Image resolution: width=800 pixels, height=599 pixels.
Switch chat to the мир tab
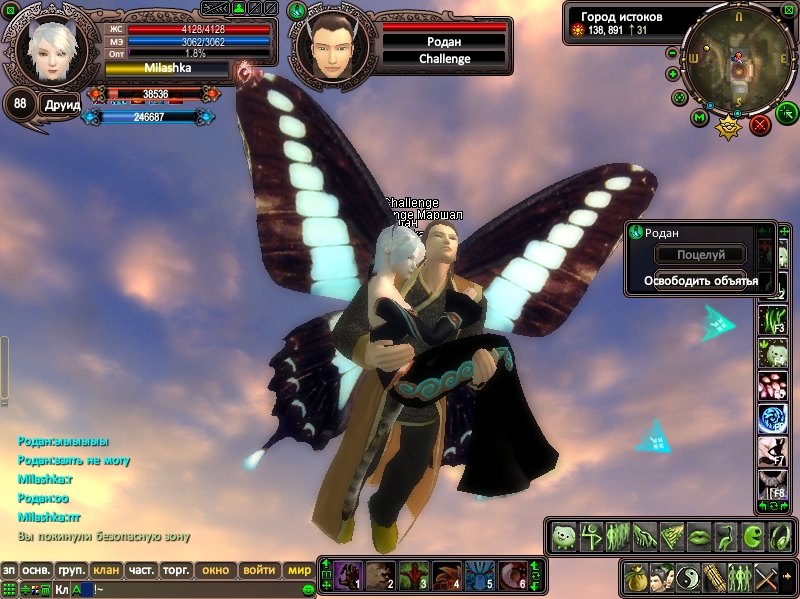tap(299, 570)
